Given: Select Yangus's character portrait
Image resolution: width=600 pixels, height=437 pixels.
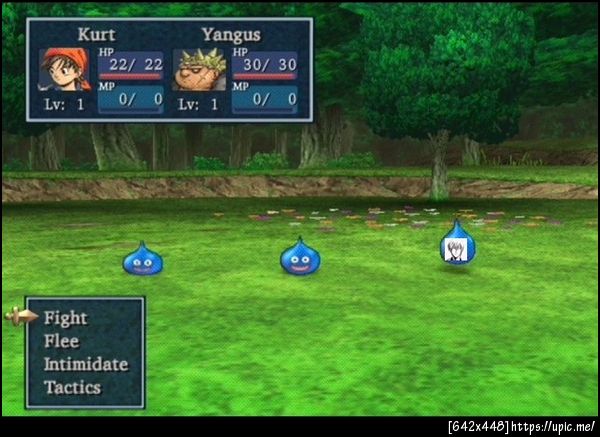Looking at the screenshot, I should (199, 71).
